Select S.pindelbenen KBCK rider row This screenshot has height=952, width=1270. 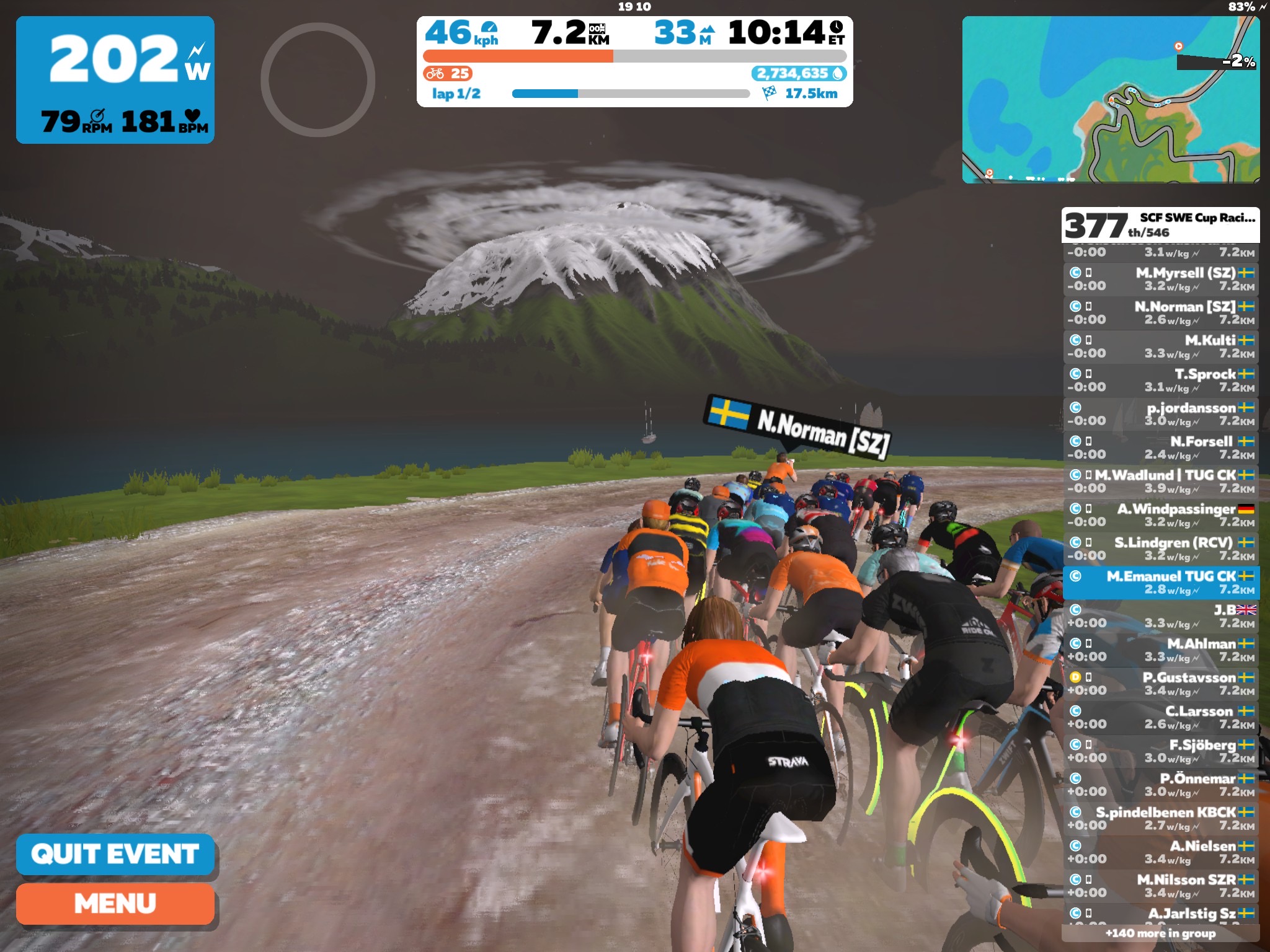tap(1161, 818)
